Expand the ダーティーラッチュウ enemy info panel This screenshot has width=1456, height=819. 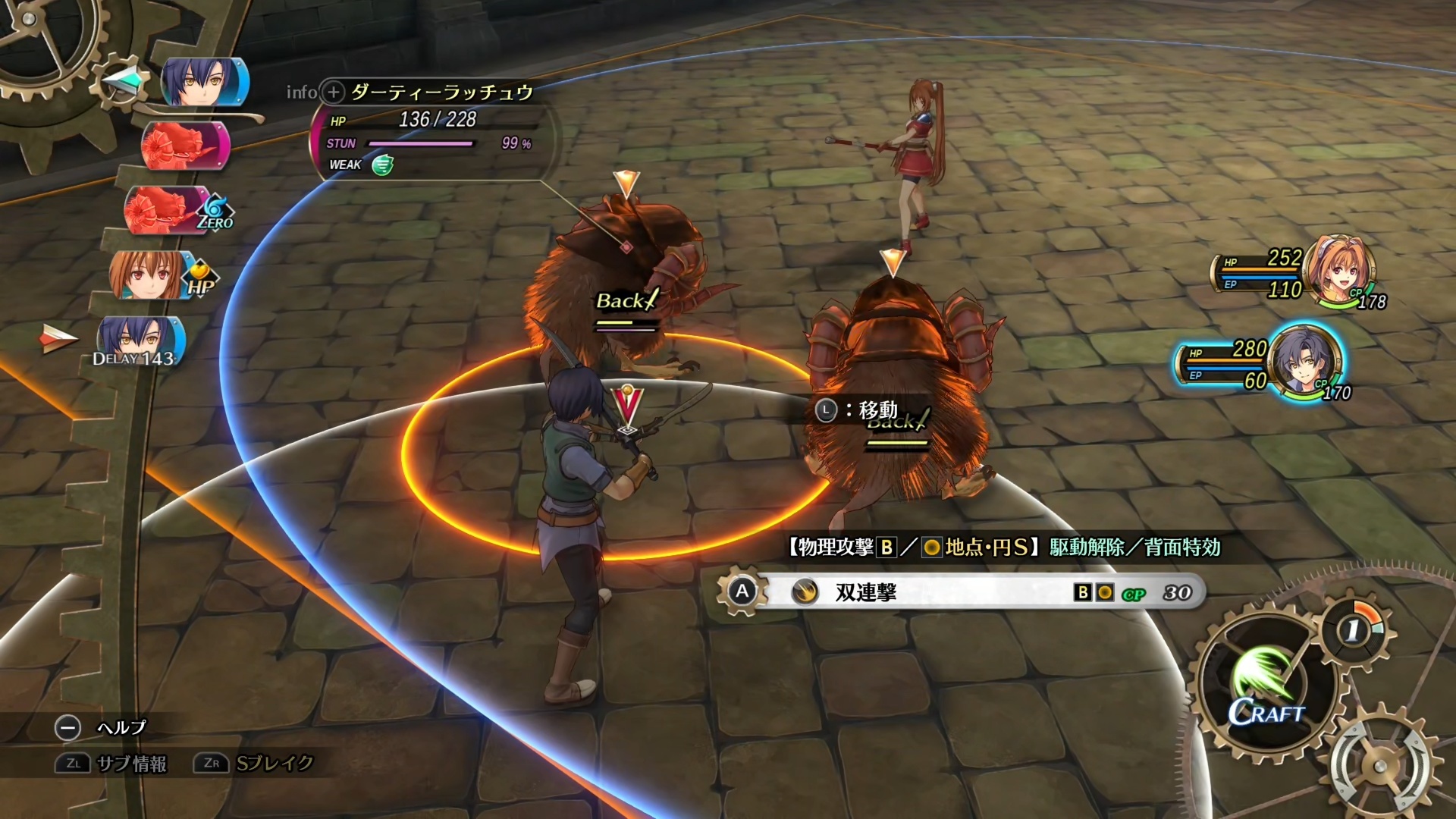(x=333, y=93)
